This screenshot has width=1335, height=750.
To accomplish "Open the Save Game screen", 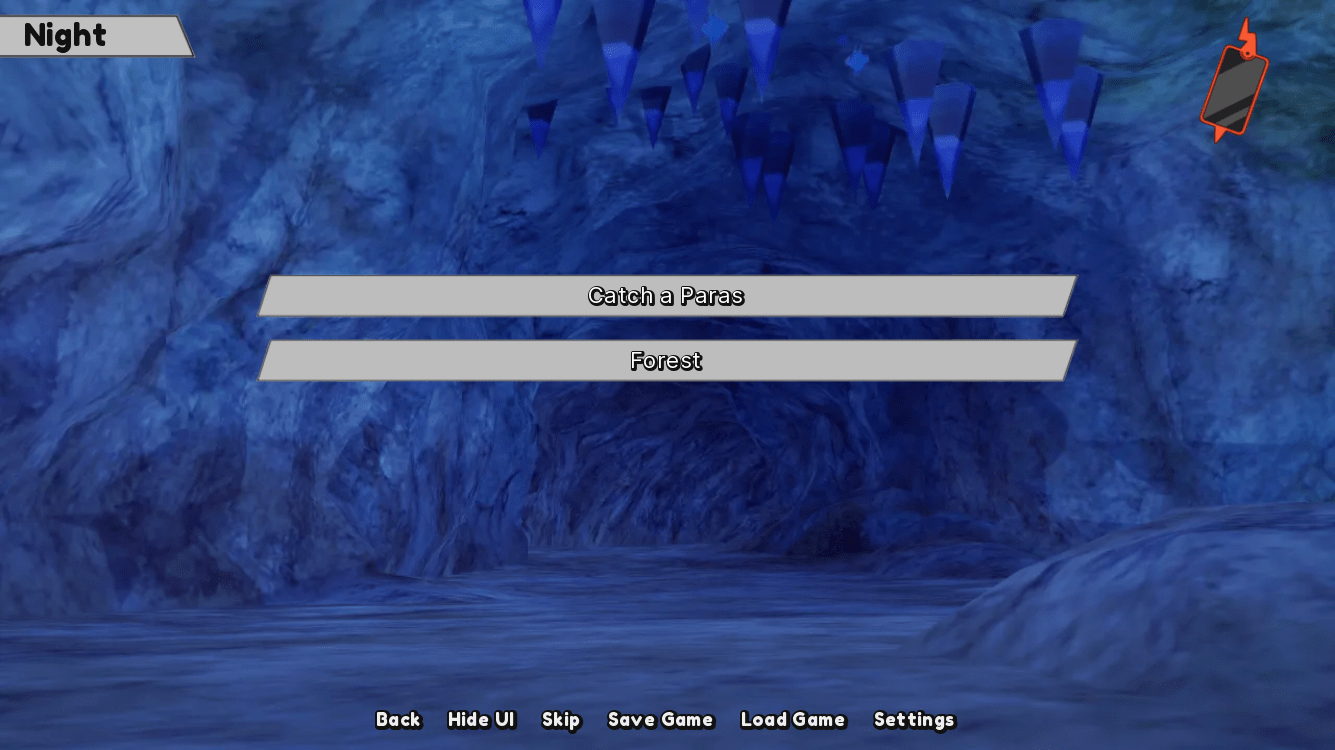I will pyautogui.click(x=660, y=720).
